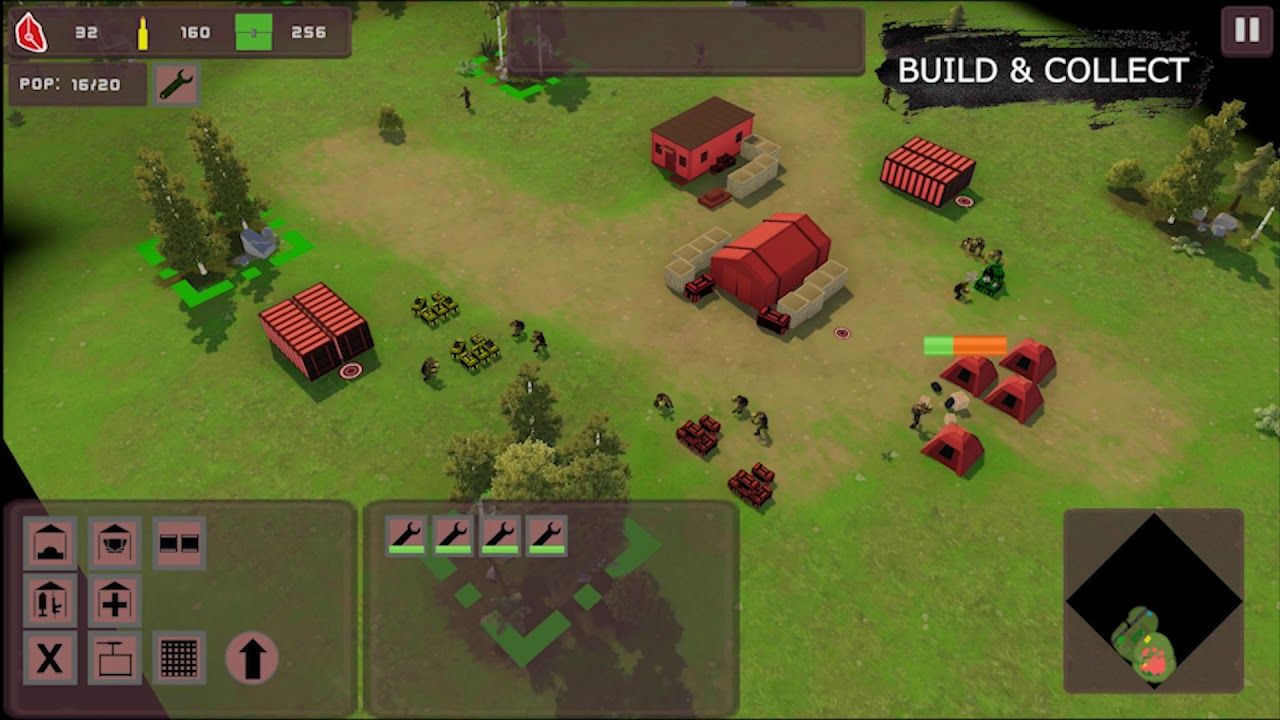1280x720 pixels.
Task: Click the wrench button beside the population counter
Action: pos(177,85)
